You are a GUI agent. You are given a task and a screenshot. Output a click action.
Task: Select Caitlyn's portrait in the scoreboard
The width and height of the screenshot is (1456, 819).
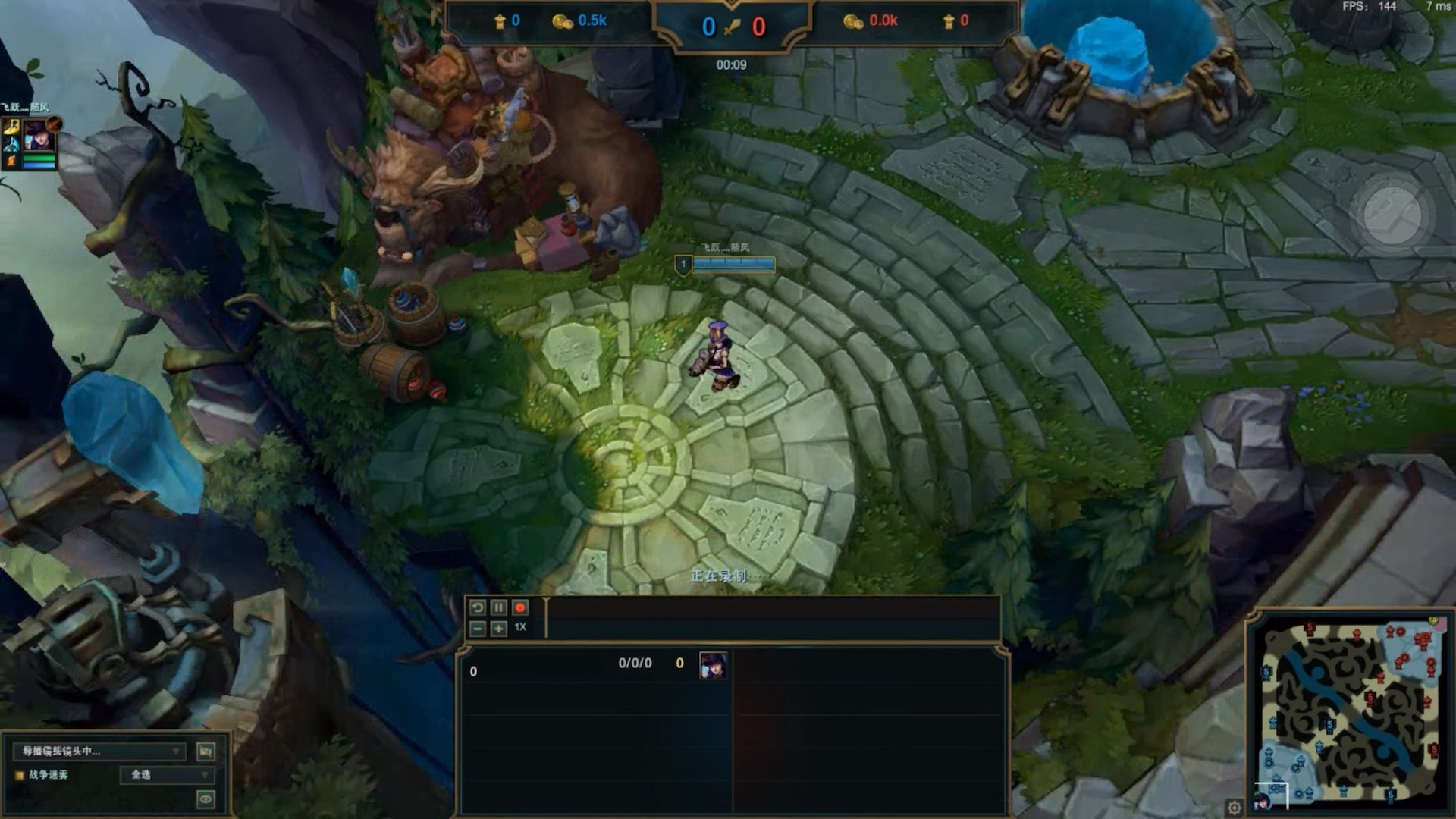point(712,665)
